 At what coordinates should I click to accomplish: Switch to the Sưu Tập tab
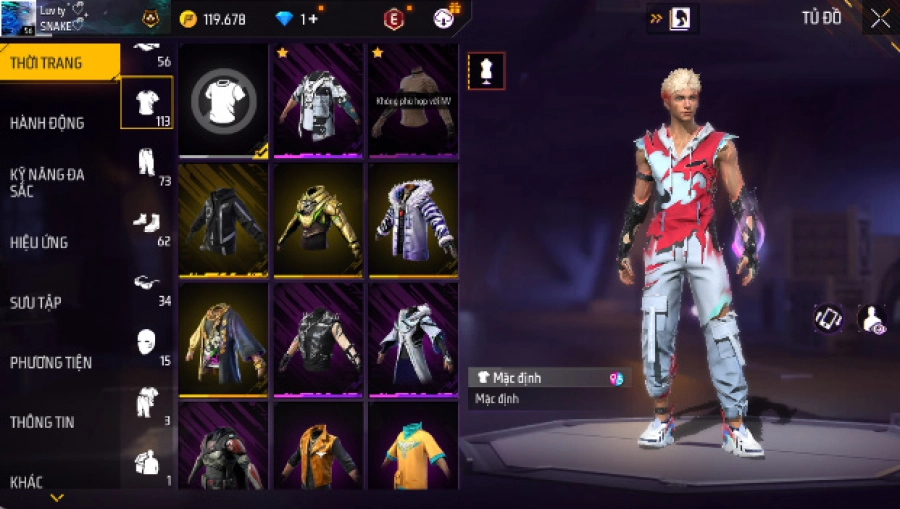click(36, 302)
